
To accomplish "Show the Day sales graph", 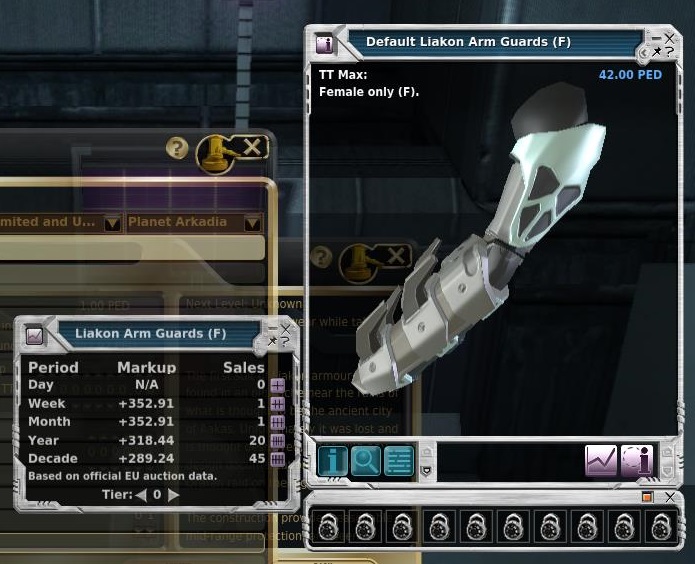I will 277,385.
